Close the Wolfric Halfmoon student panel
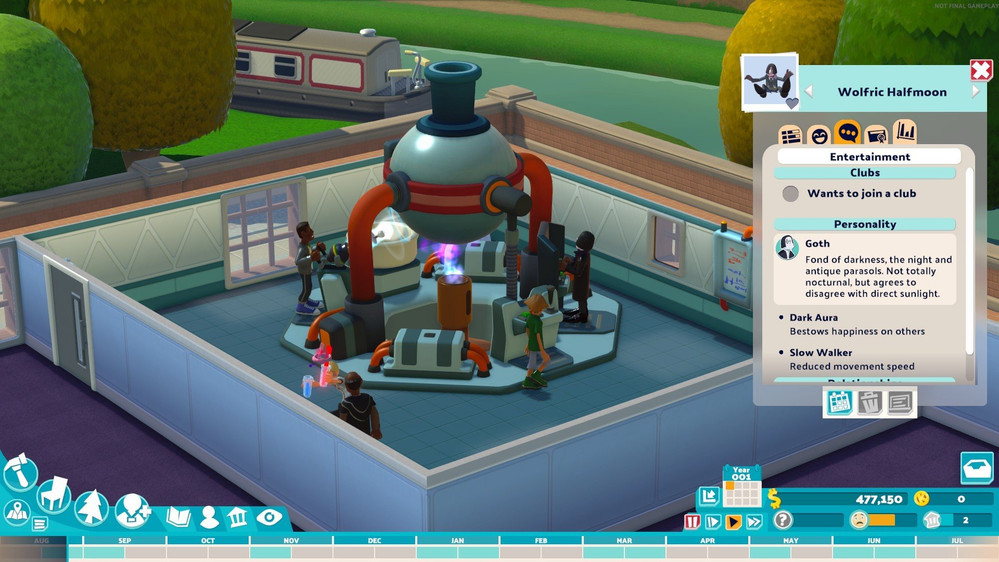 pos(980,71)
